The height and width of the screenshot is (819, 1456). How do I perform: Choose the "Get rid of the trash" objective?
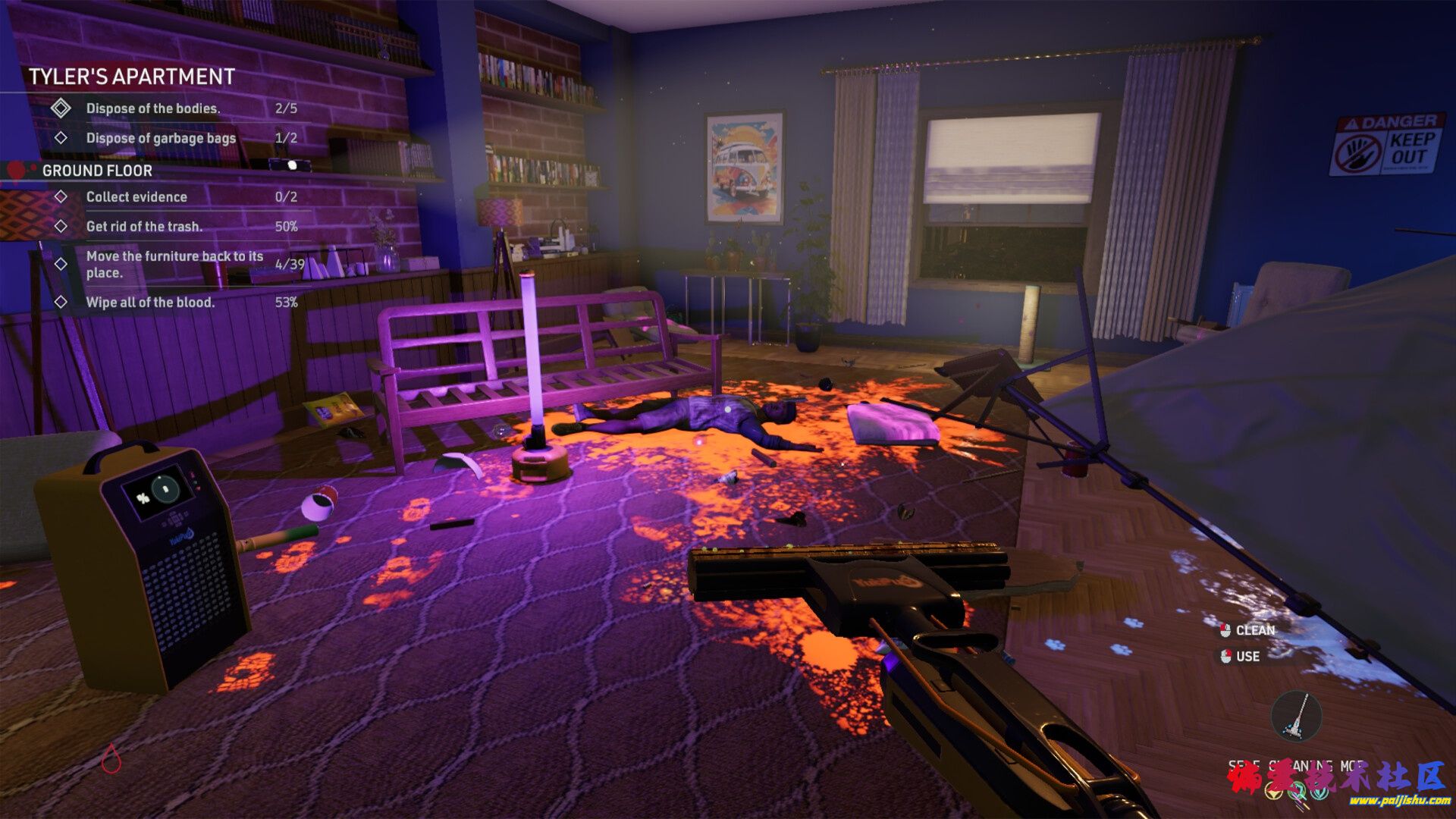144,227
